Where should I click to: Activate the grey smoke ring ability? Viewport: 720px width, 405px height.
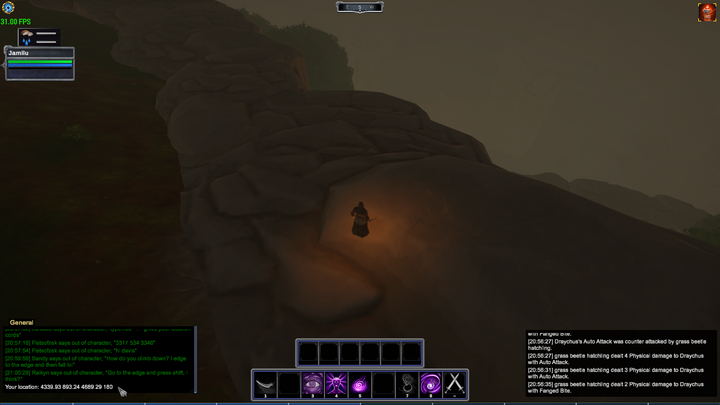click(407, 383)
